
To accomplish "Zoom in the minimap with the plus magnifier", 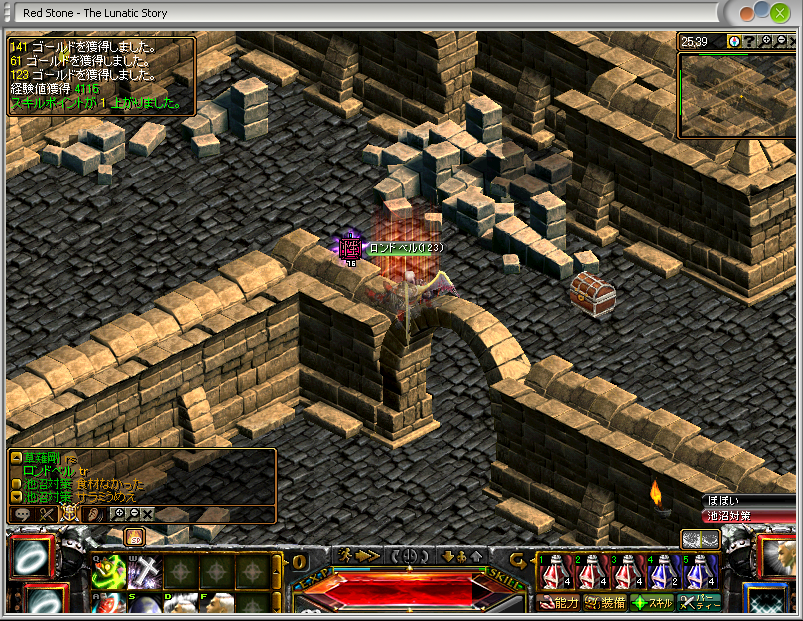I will click(766, 41).
